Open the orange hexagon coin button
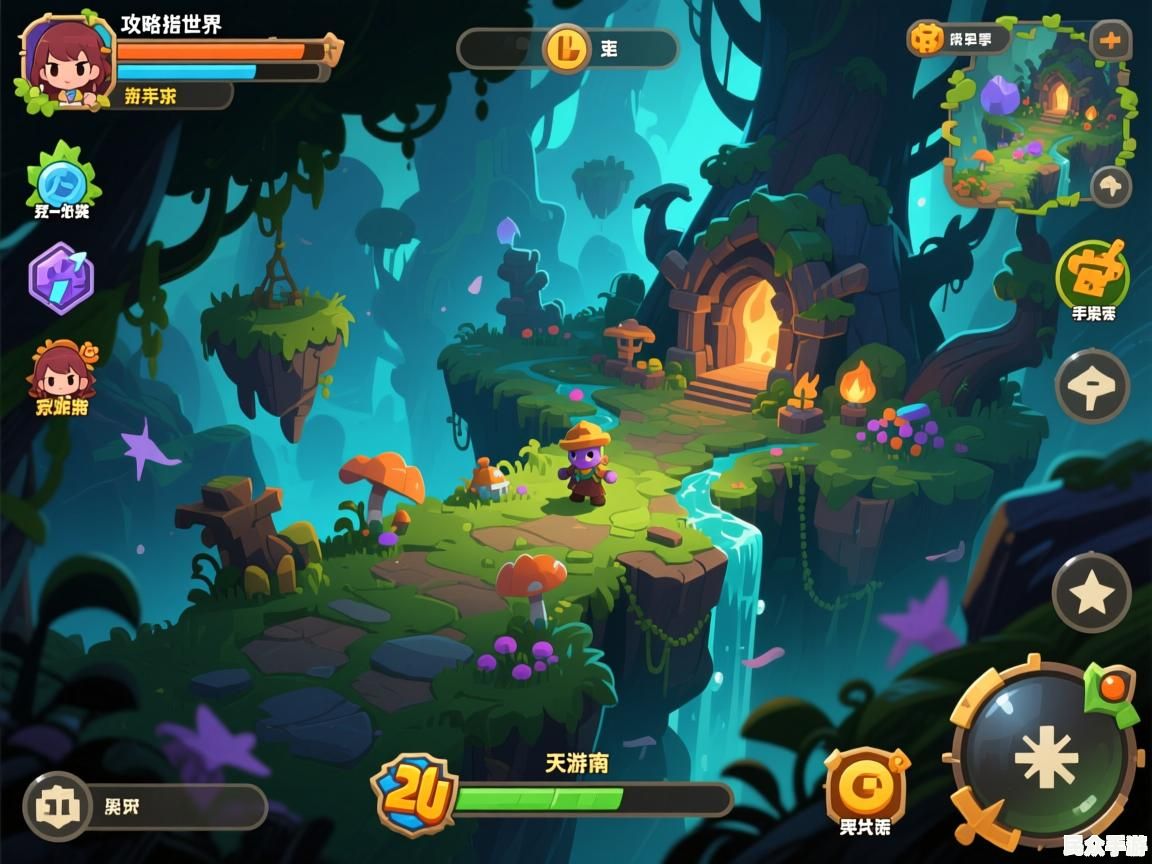Viewport: 1152px width, 864px height. (x=864, y=785)
